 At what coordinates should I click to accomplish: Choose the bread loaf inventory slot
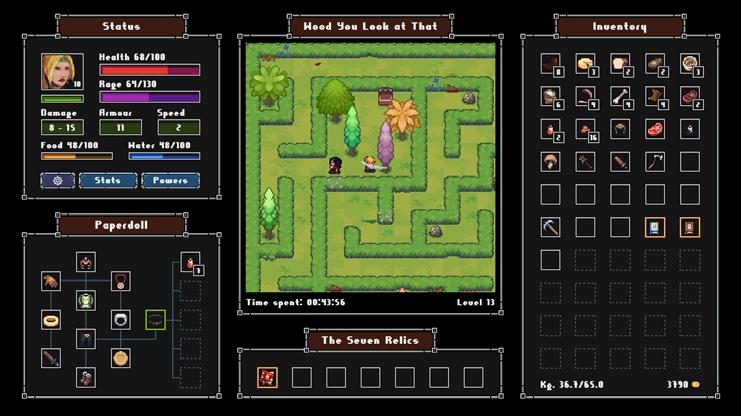[620, 64]
